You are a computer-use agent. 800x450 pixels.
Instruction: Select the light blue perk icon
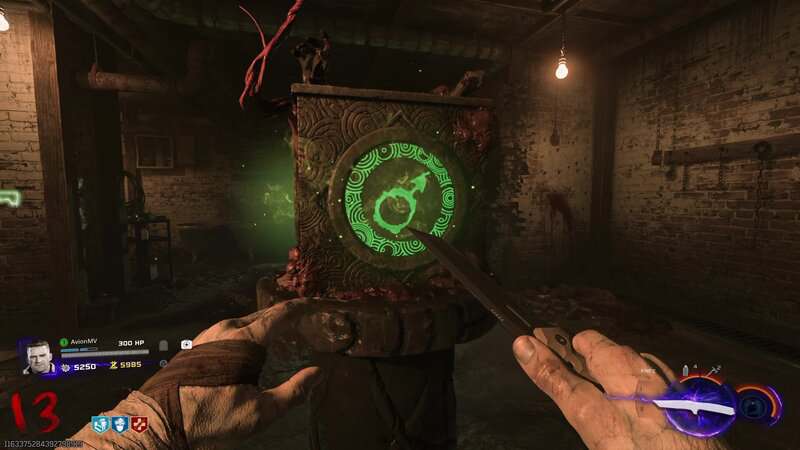click(101, 424)
